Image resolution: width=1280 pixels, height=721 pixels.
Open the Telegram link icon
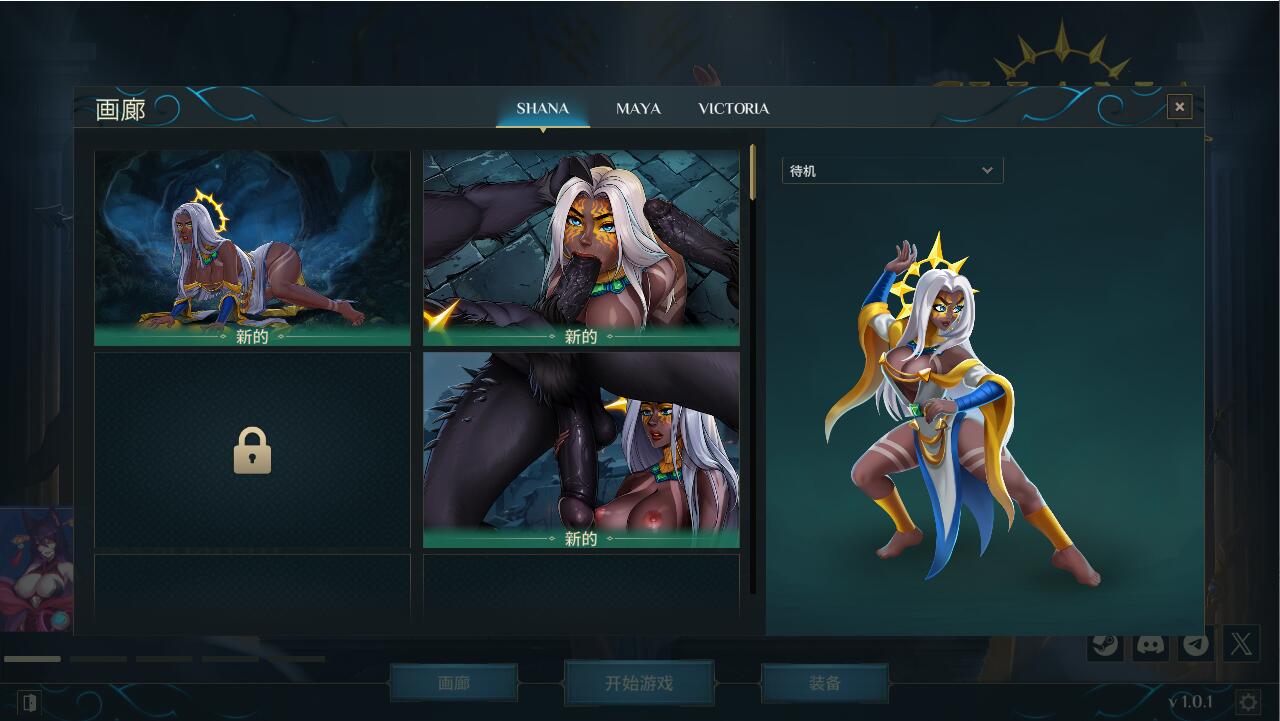point(1195,643)
